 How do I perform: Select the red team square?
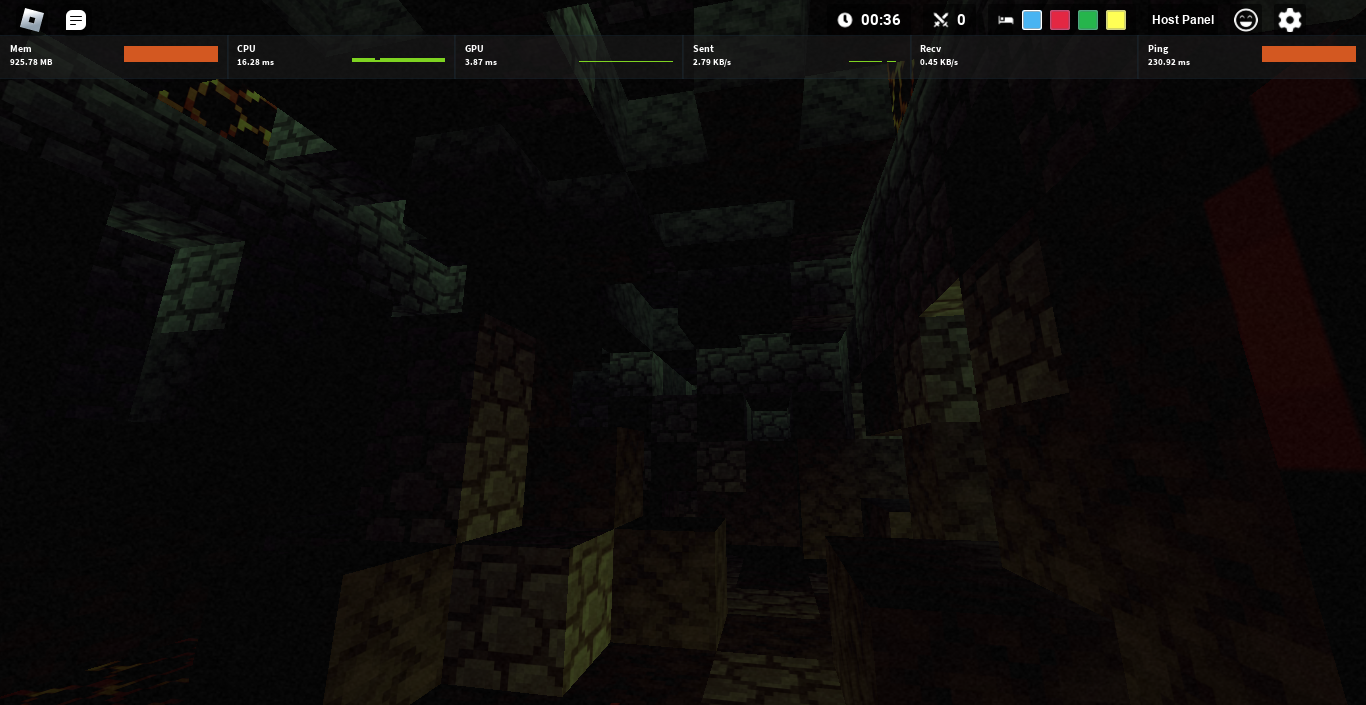pyautogui.click(x=1060, y=20)
